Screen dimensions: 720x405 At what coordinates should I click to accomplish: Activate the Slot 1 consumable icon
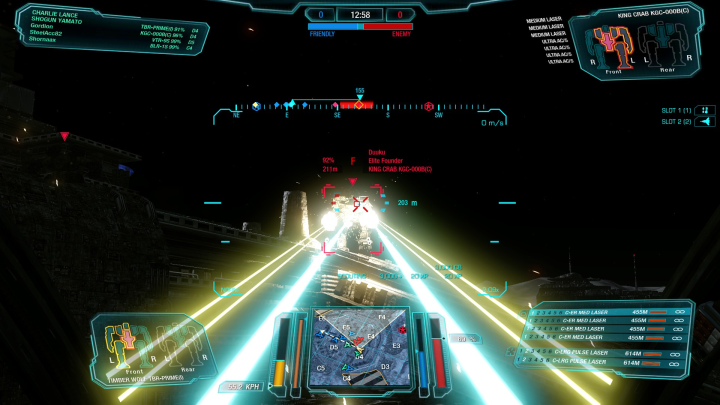[705, 110]
